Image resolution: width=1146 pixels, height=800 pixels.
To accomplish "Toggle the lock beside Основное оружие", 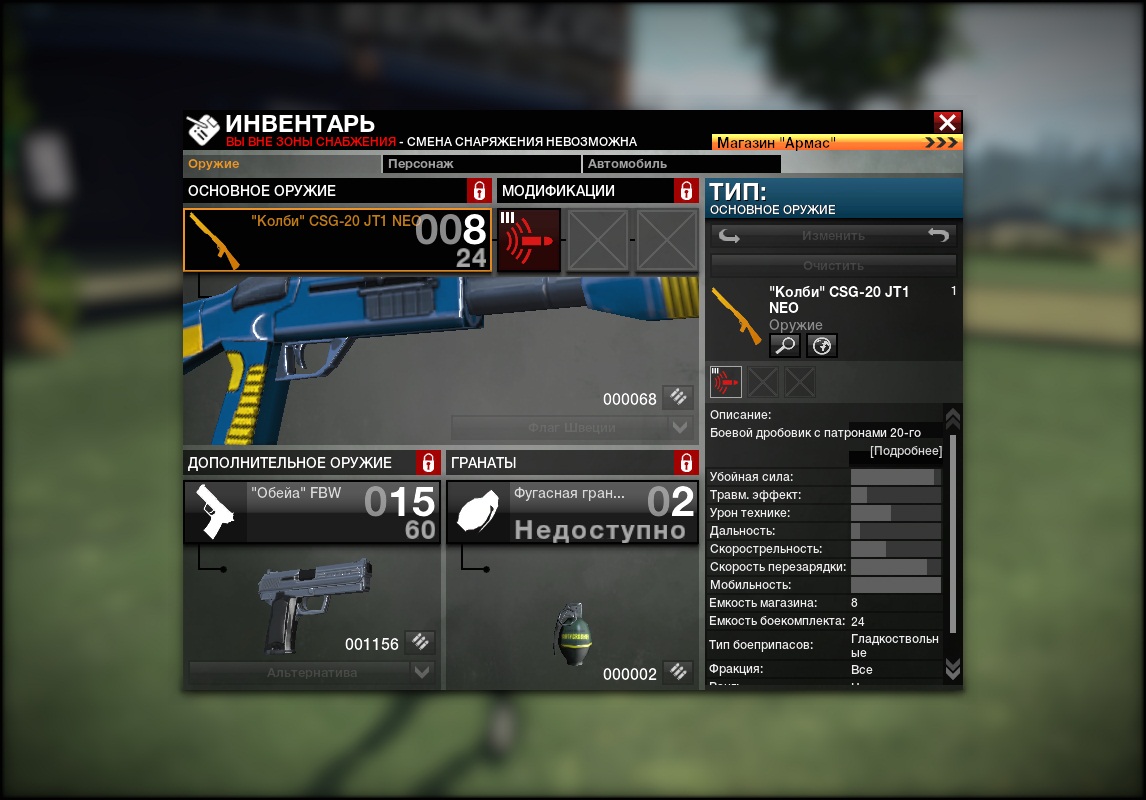I will pos(479,191).
